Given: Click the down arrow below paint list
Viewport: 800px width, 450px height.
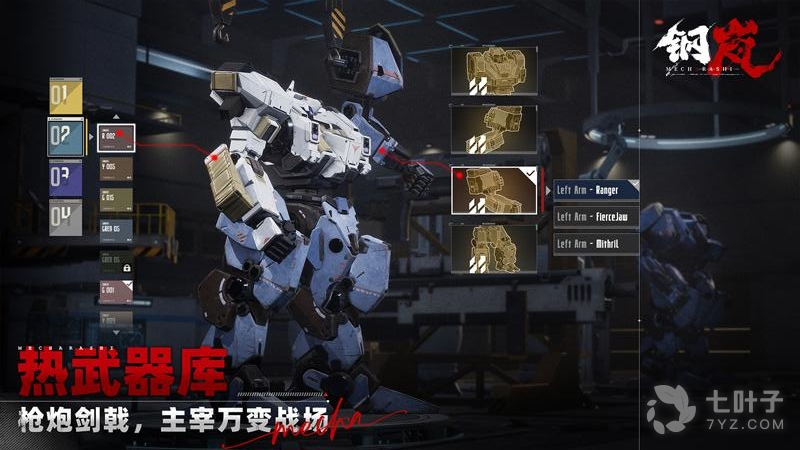Looking at the screenshot, I should [115, 331].
